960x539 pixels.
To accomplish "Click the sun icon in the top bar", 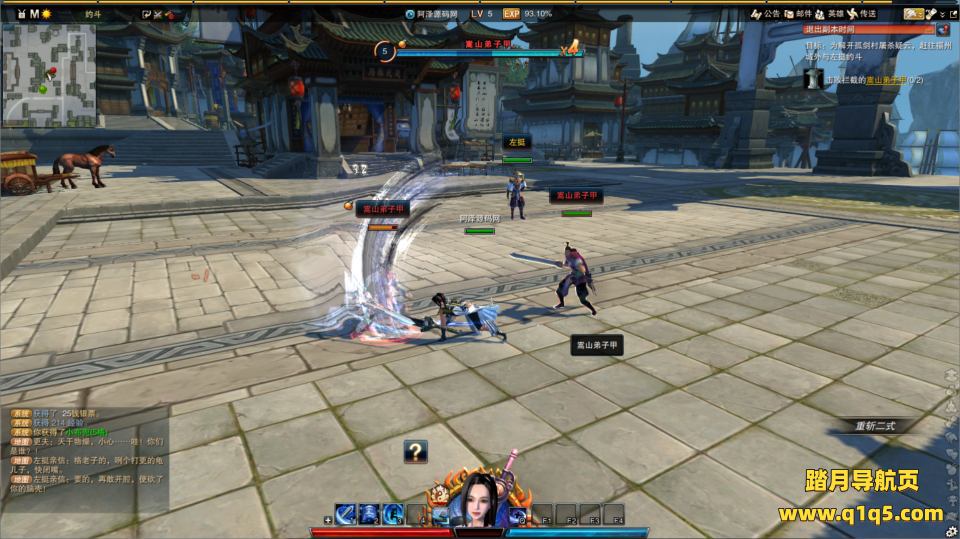I will pos(47,14).
